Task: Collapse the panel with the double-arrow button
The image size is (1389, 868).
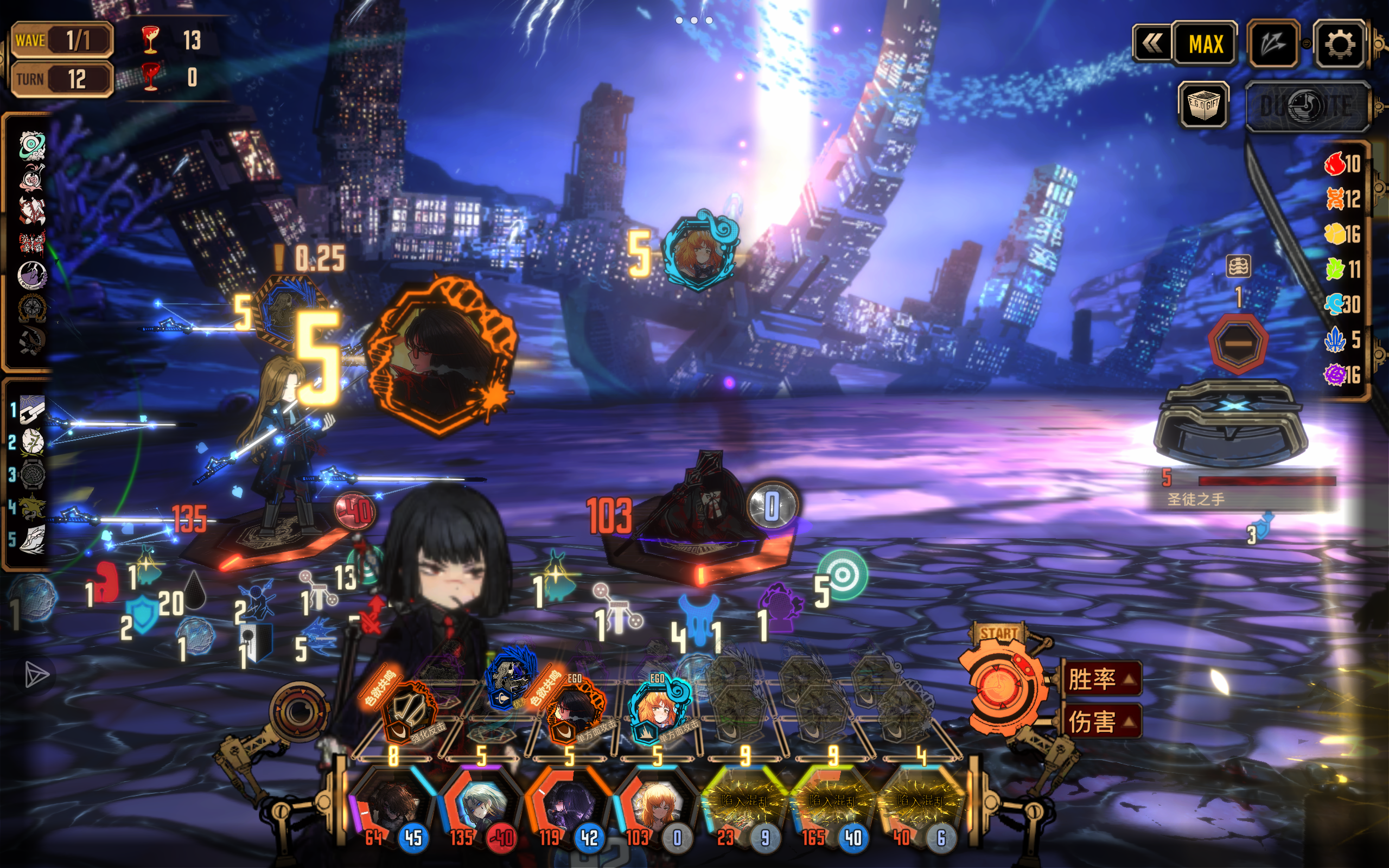Action: (x=1152, y=44)
